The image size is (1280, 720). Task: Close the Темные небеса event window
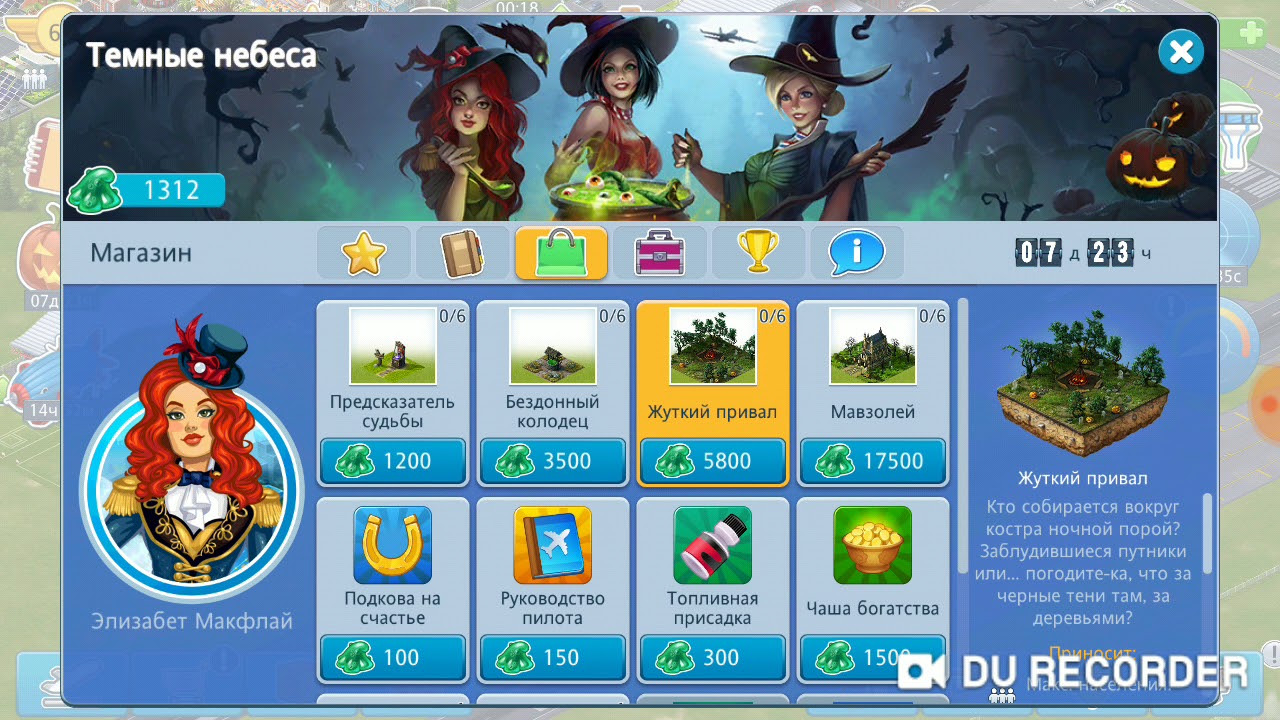[x=1180, y=52]
